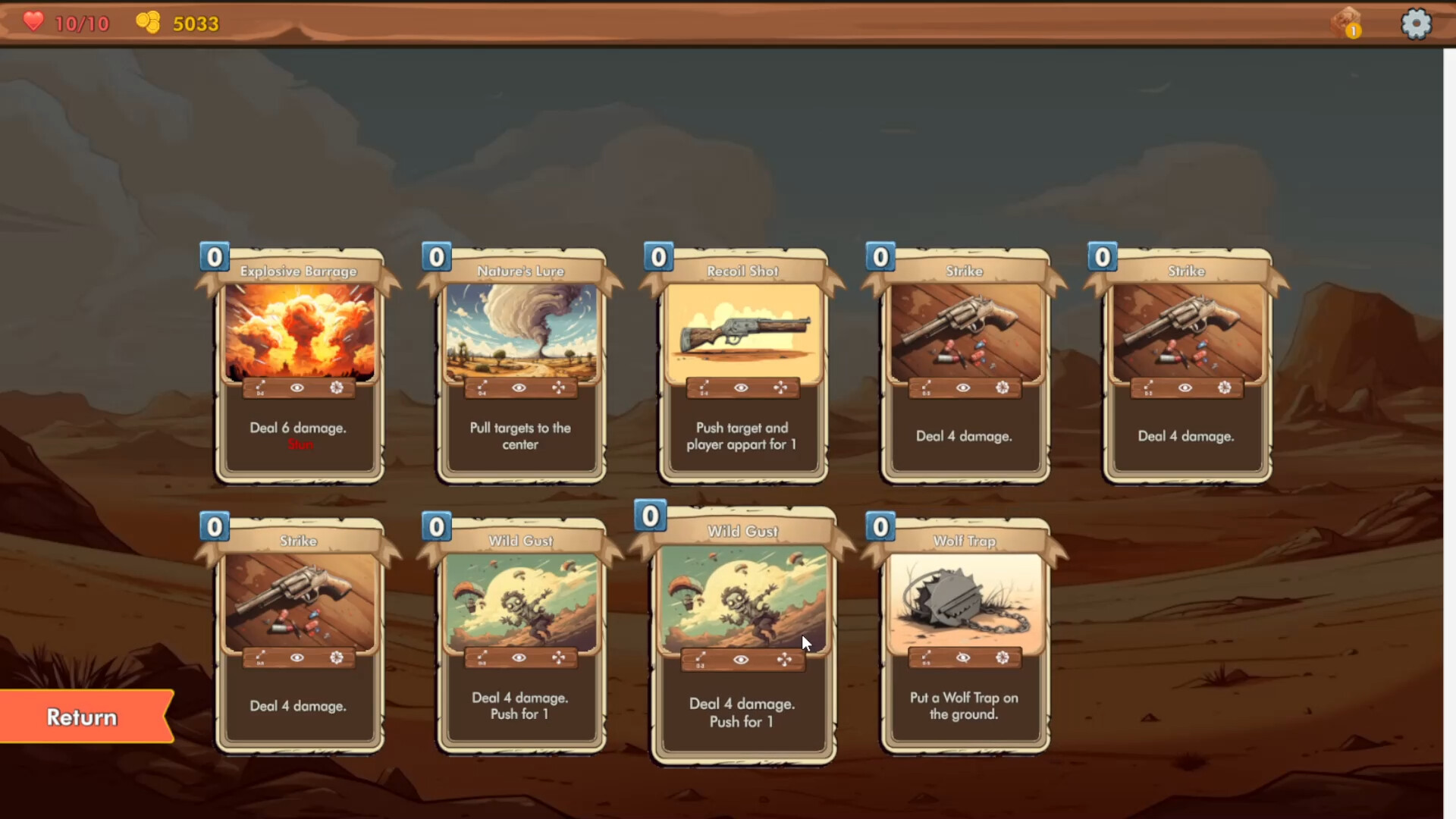Select the Wolf Trap card title banner

coord(964,541)
